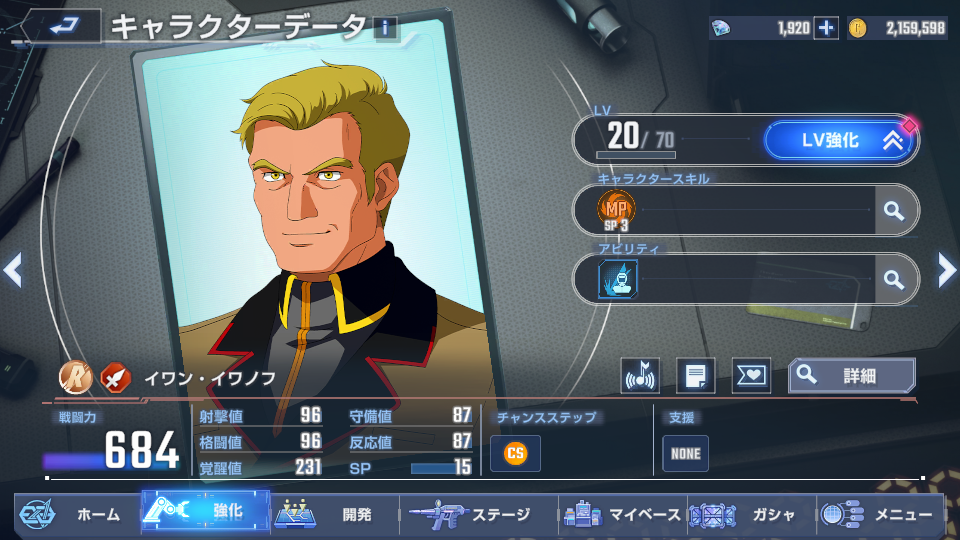Image resolution: width=960 pixels, height=540 pixels.
Task: Inspect ability with its magnifier button
Action: coord(894,279)
